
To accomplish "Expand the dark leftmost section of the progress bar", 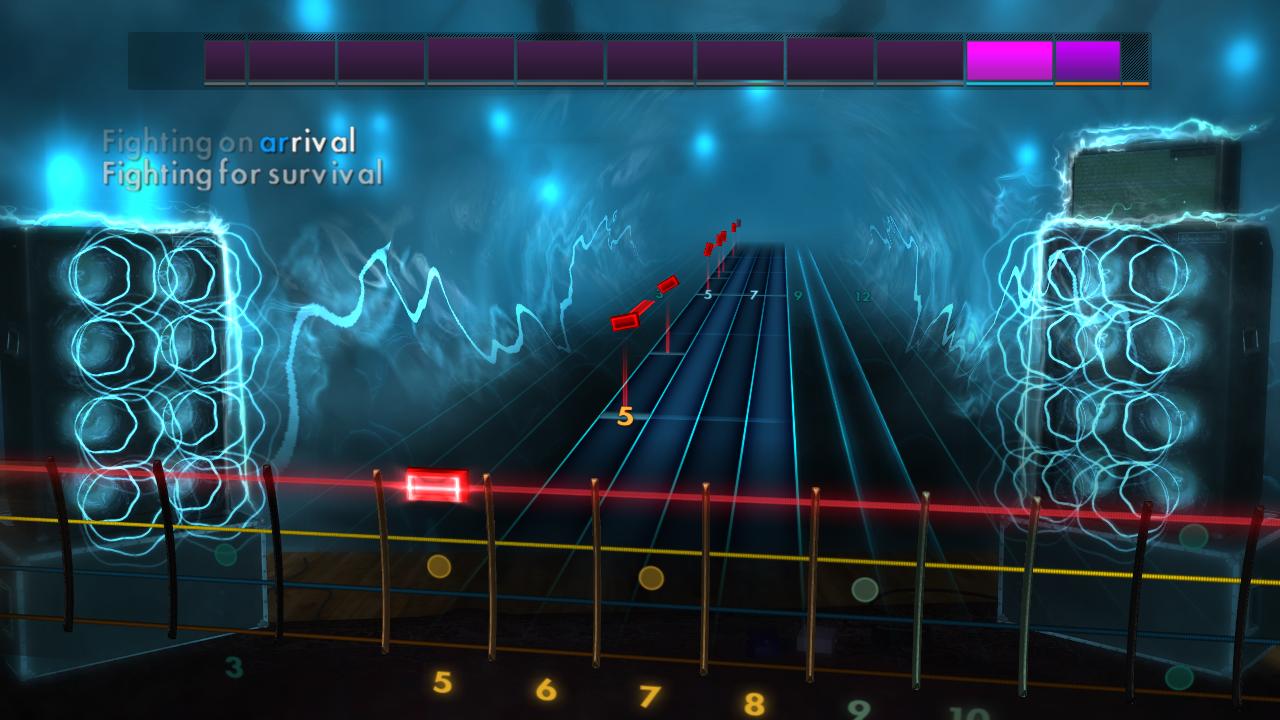I will click(x=165, y=60).
